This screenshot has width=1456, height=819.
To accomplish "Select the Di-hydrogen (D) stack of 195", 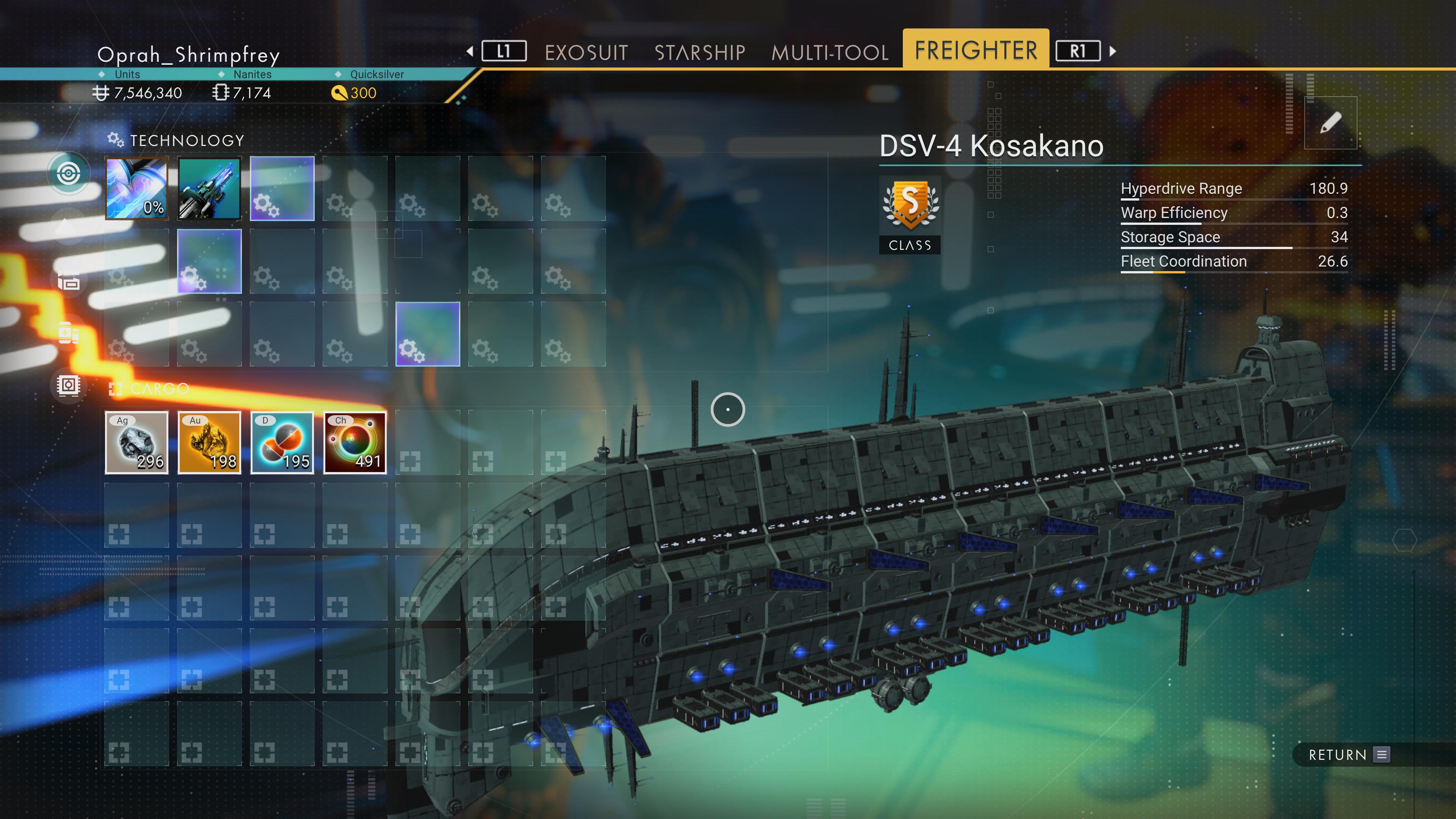I will pyautogui.click(x=282, y=442).
